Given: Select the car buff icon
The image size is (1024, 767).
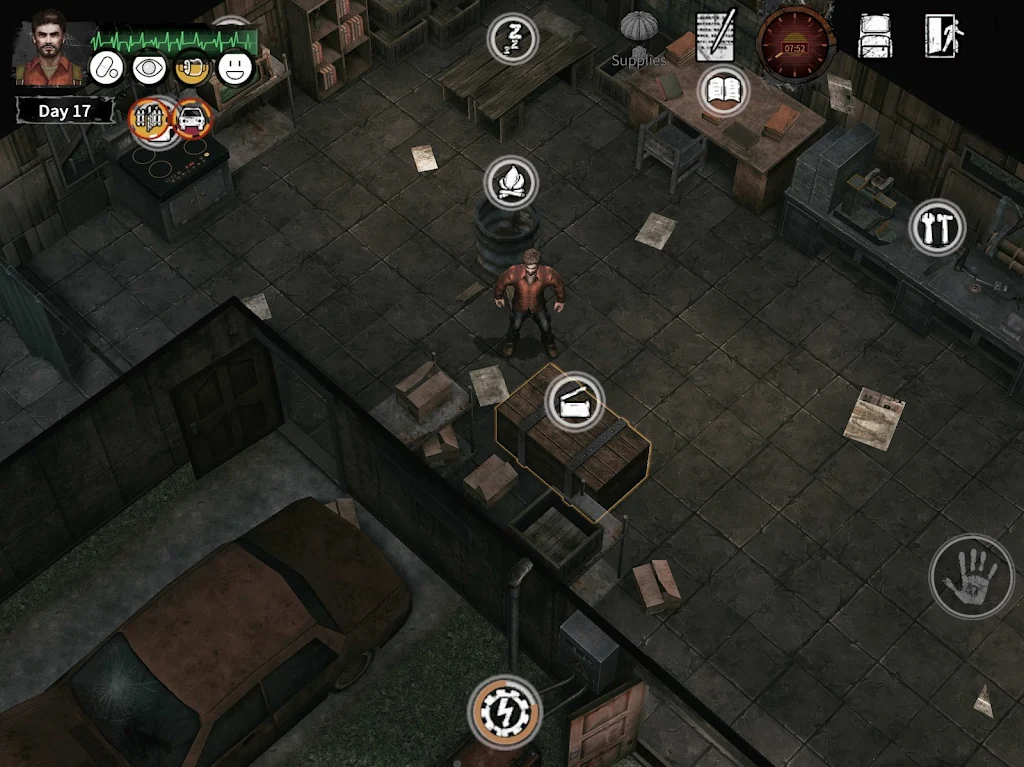Looking at the screenshot, I should click(192, 119).
